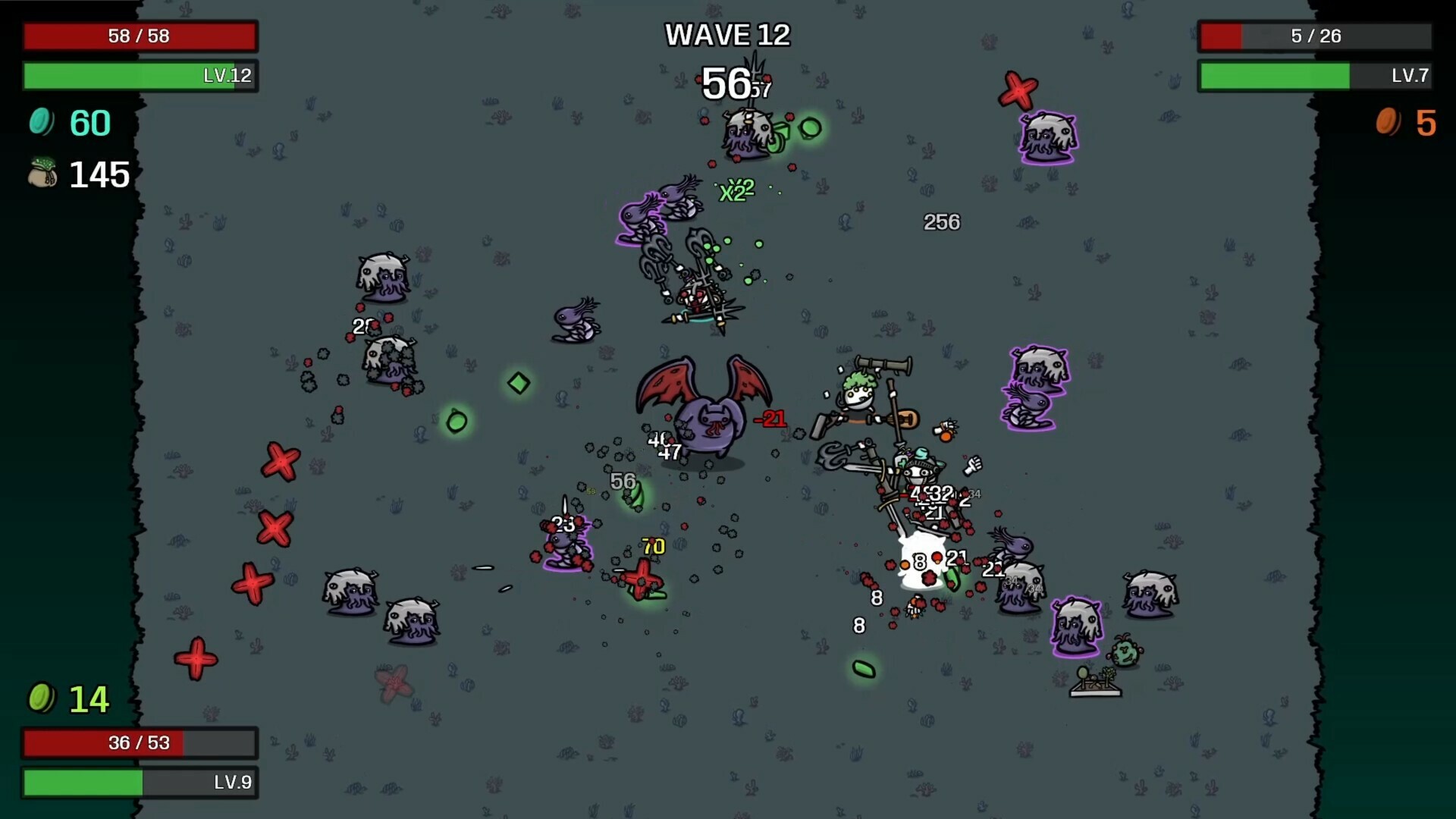Select the 58/58 health bar top left
The height and width of the screenshot is (819, 1456).
(139, 35)
